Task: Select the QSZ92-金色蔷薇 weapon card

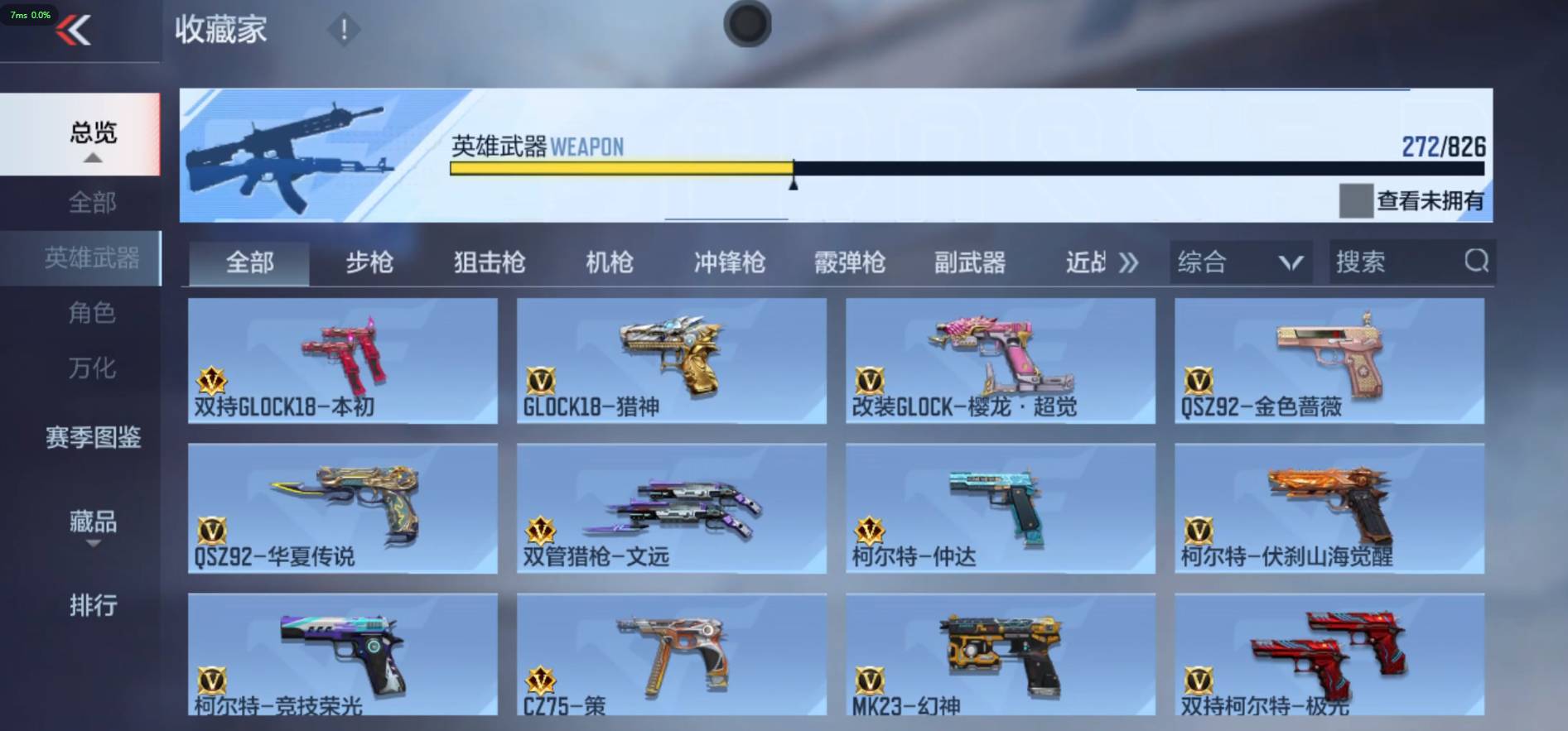Action: point(1329,360)
